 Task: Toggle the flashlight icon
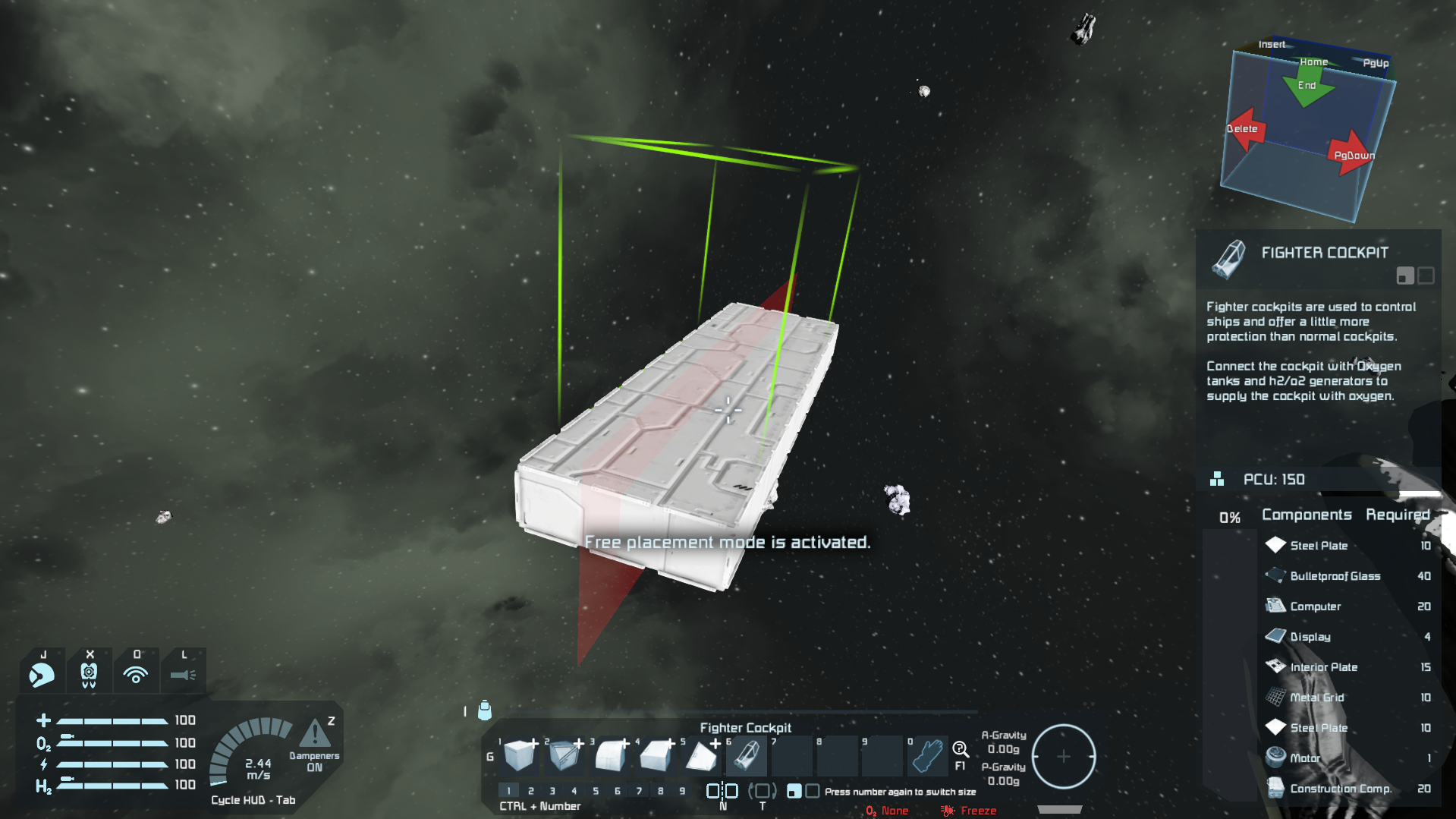(x=183, y=674)
